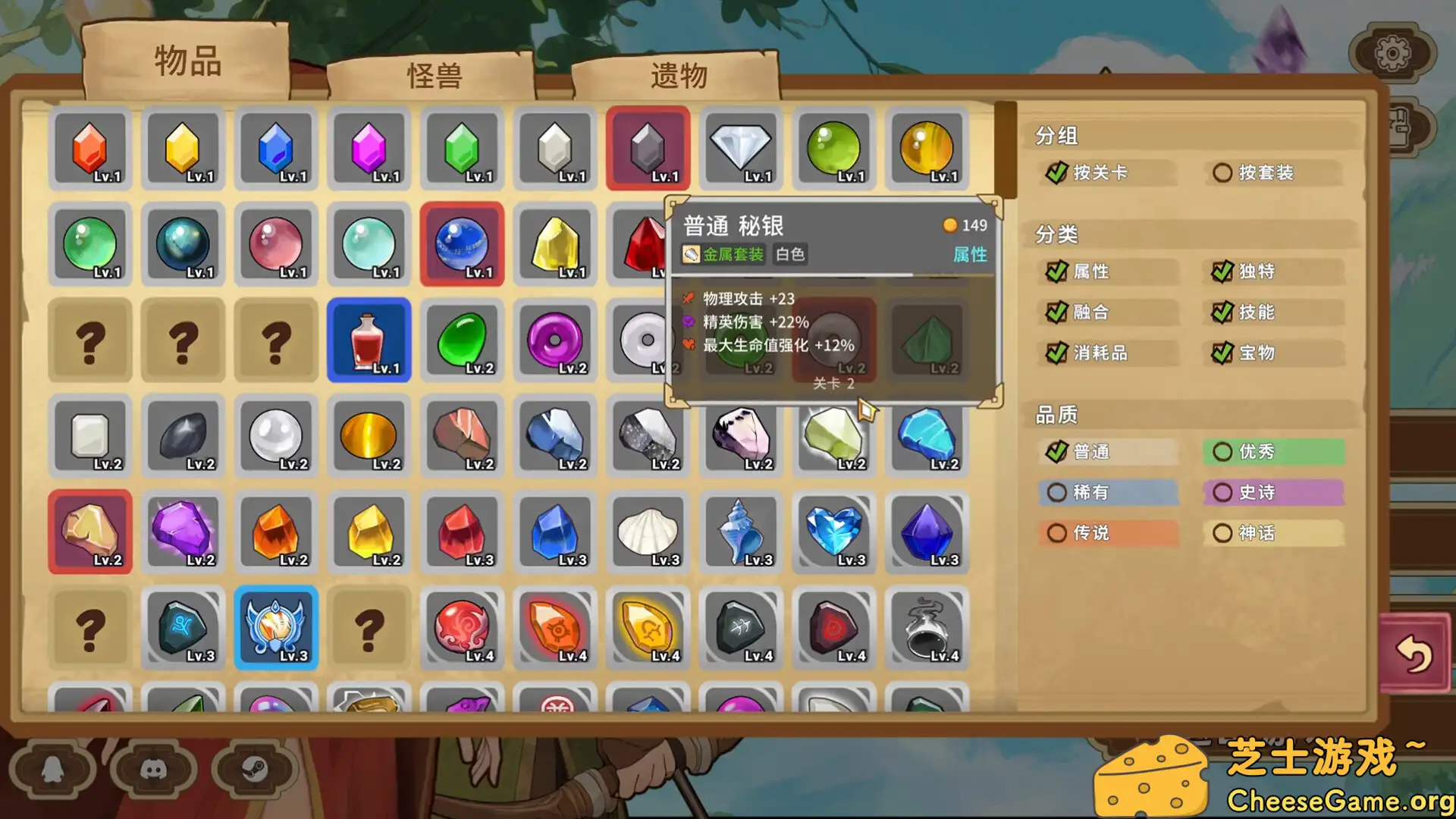Select the highlighted red potion bottle
Viewport: 1456px width, 819px height.
point(369,340)
